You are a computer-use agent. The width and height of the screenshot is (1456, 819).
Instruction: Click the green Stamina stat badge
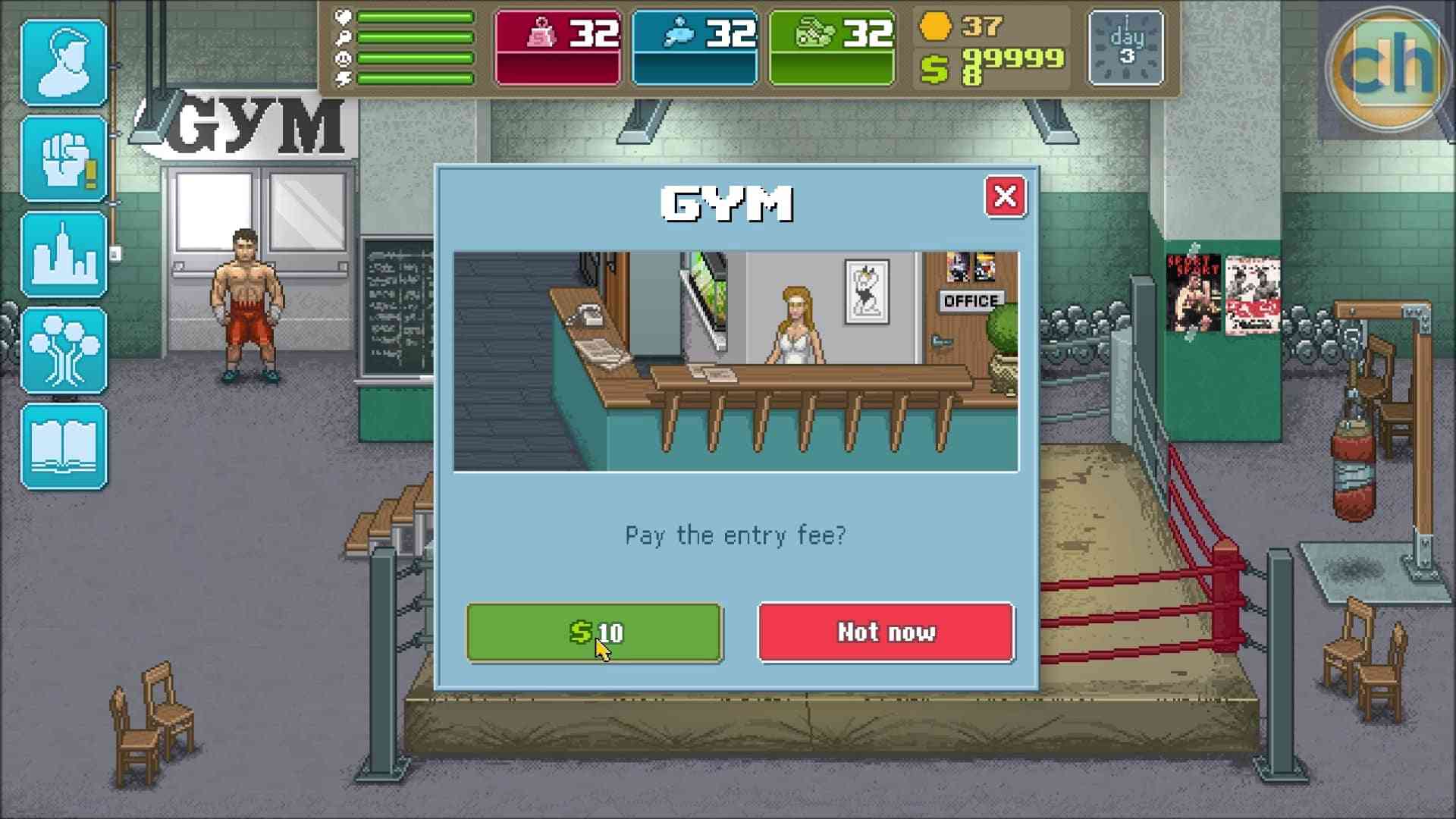(x=831, y=45)
